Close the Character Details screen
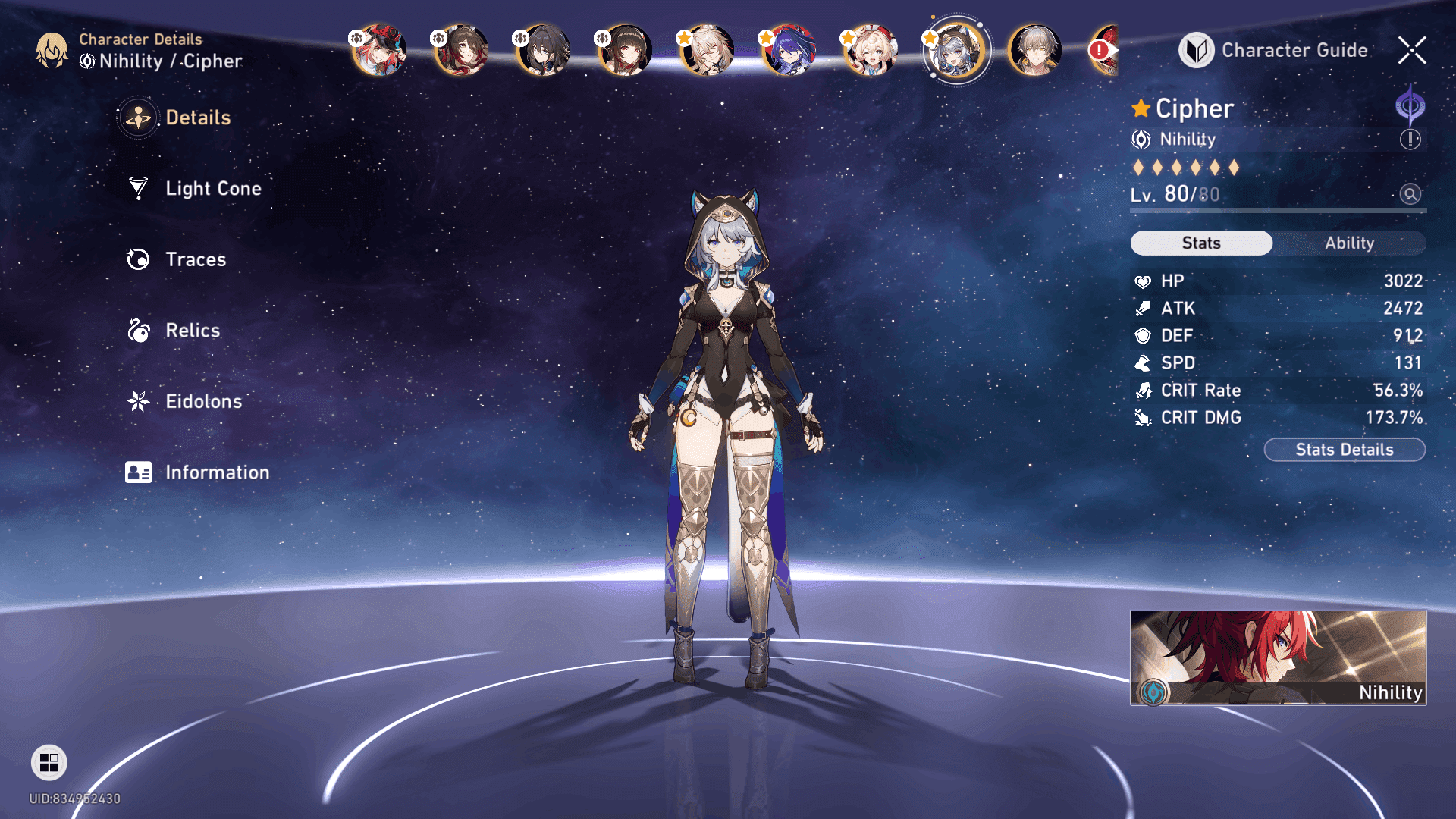1456x819 pixels. point(1412,51)
